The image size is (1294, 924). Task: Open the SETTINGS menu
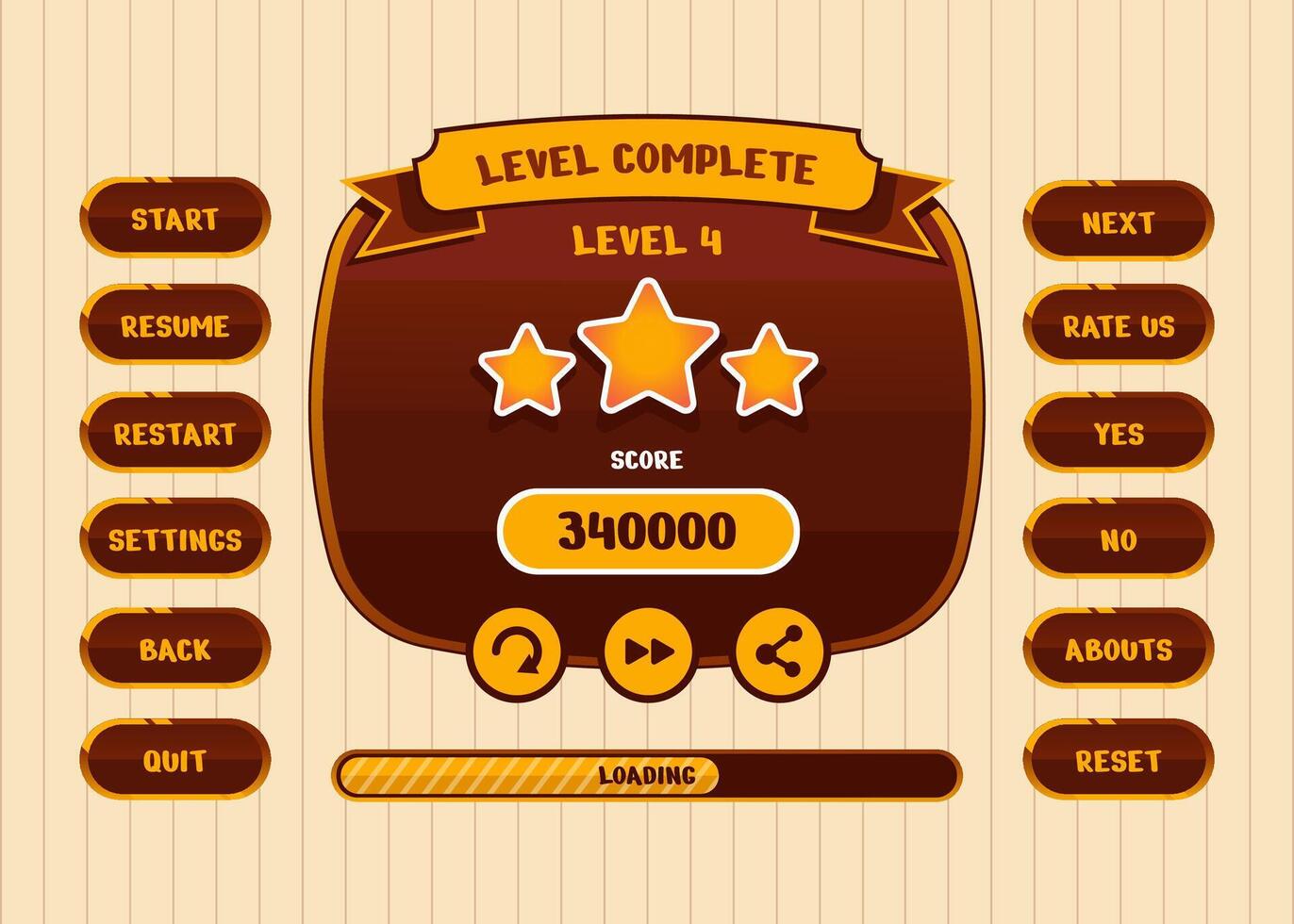pos(174,540)
